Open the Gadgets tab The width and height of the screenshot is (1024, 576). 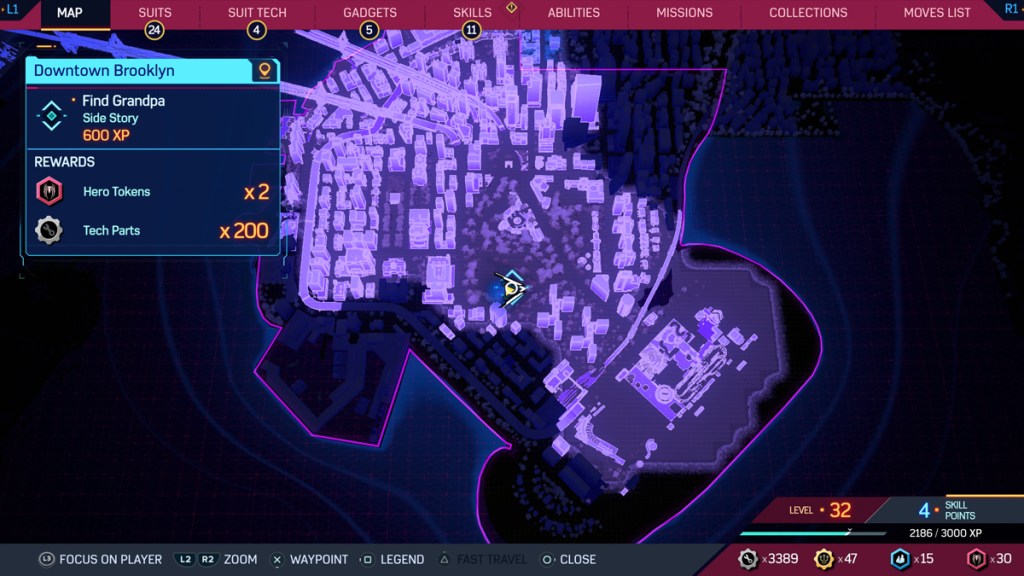(x=370, y=13)
